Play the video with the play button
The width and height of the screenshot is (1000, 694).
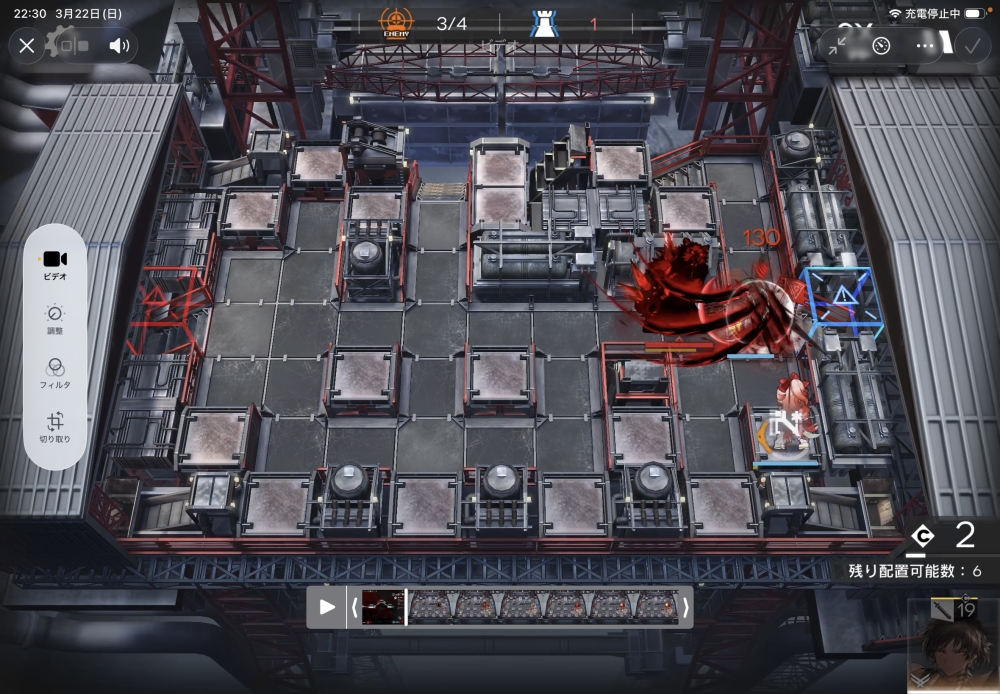(327, 607)
